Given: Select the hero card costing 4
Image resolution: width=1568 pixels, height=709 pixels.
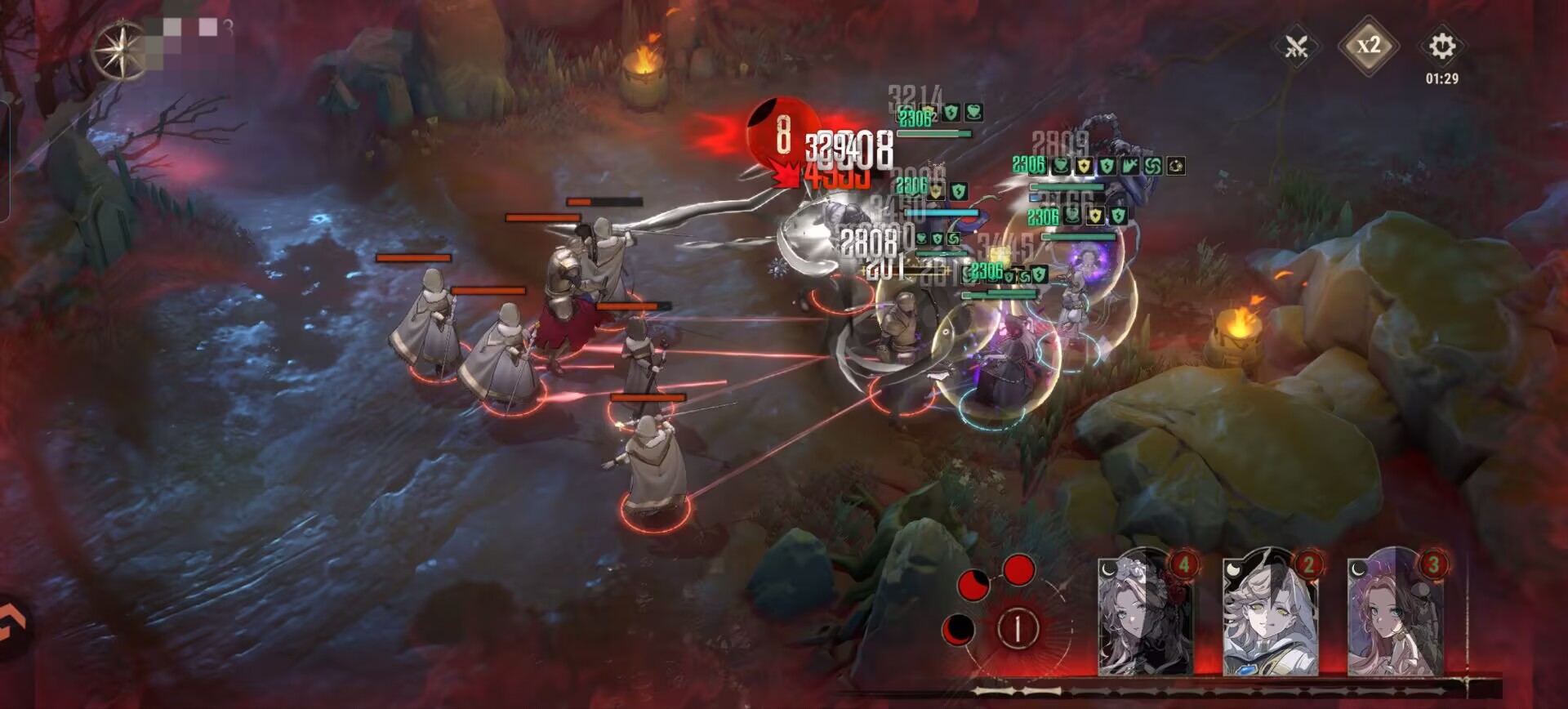Looking at the screenshot, I should [x=1145, y=614].
